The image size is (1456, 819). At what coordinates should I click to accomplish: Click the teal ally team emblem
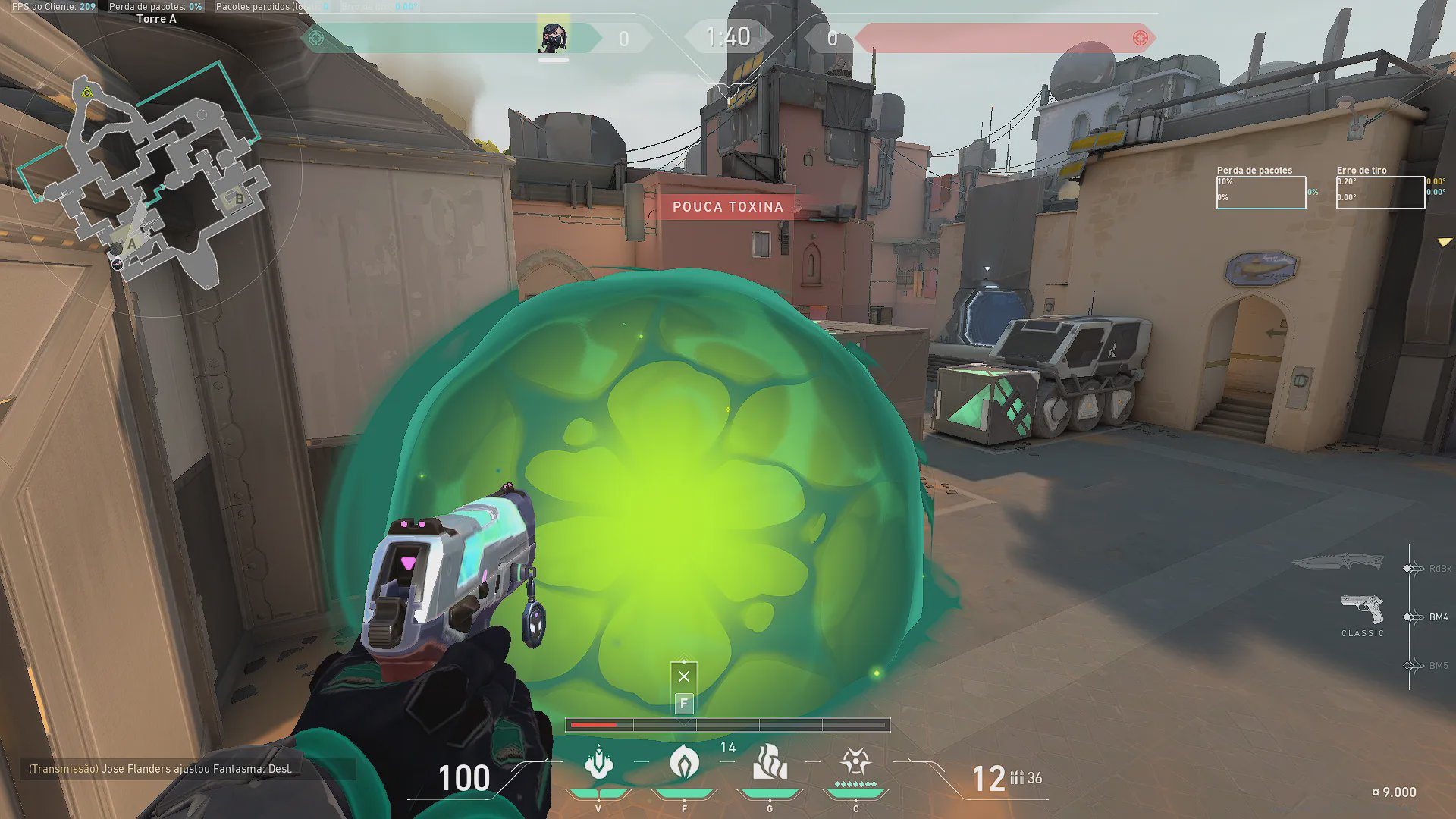pos(316,38)
